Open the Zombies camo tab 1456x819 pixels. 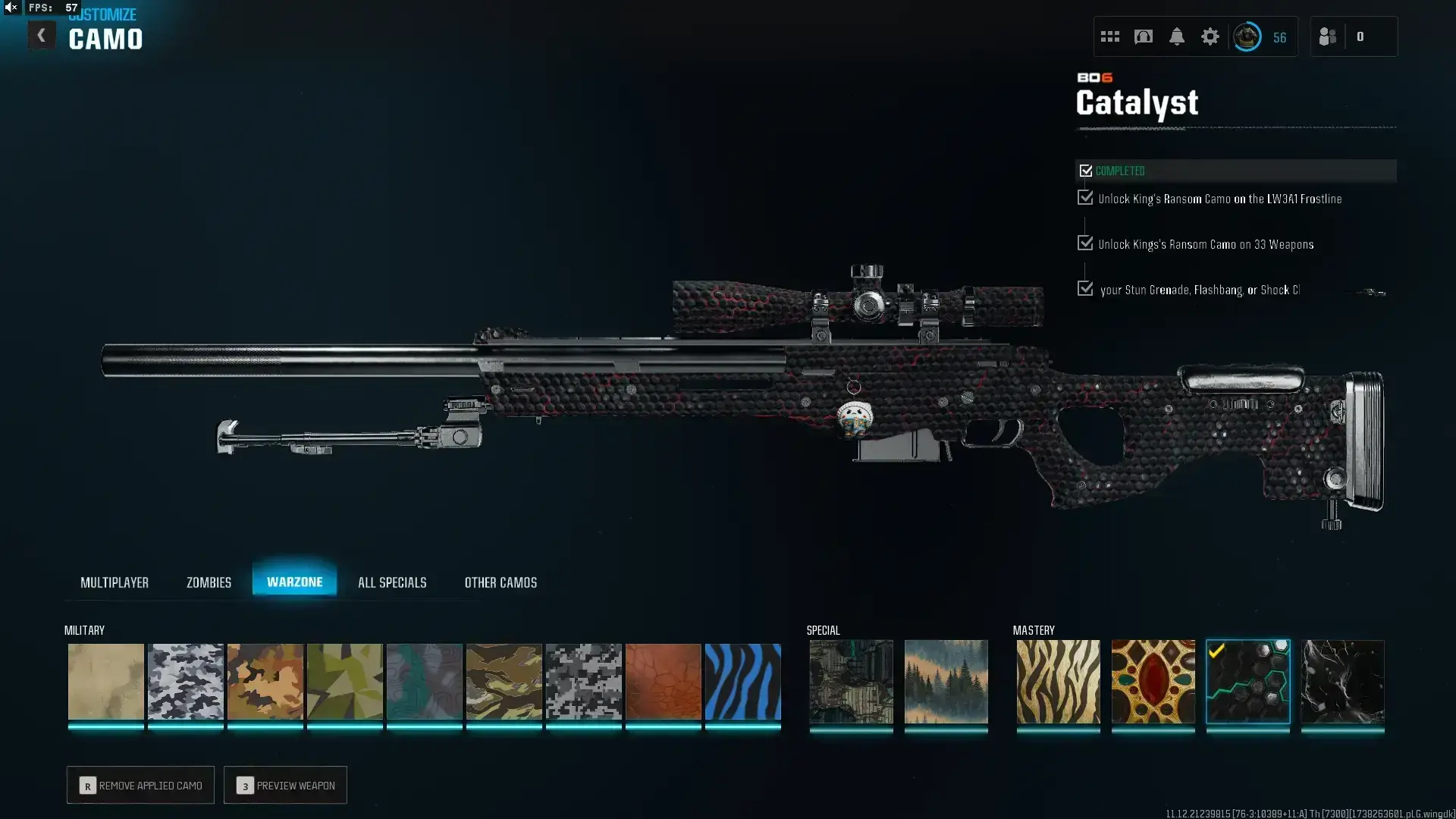pyautogui.click(x=209, y=582)
